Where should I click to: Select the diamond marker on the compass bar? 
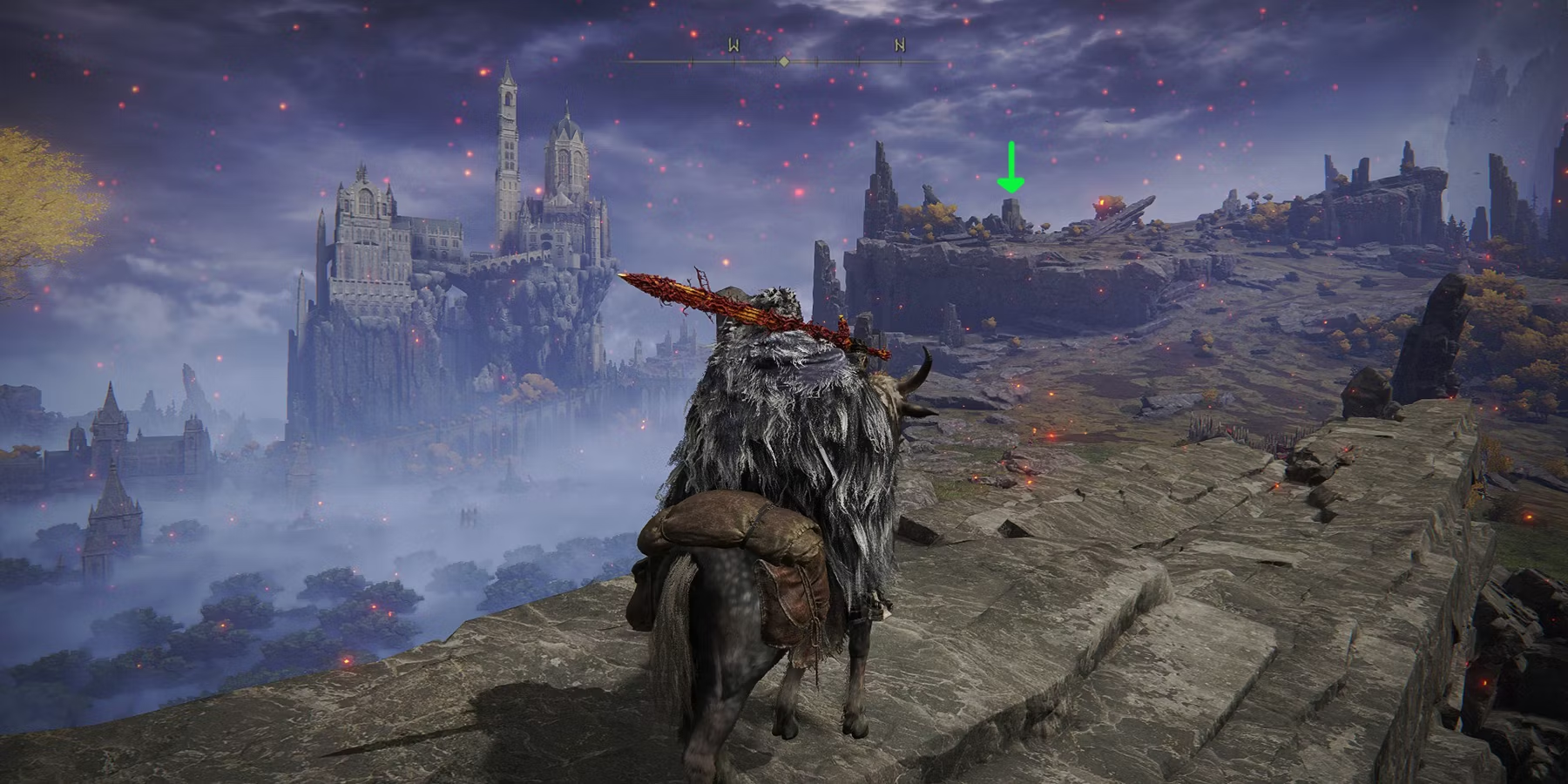[x=784, y=62]
